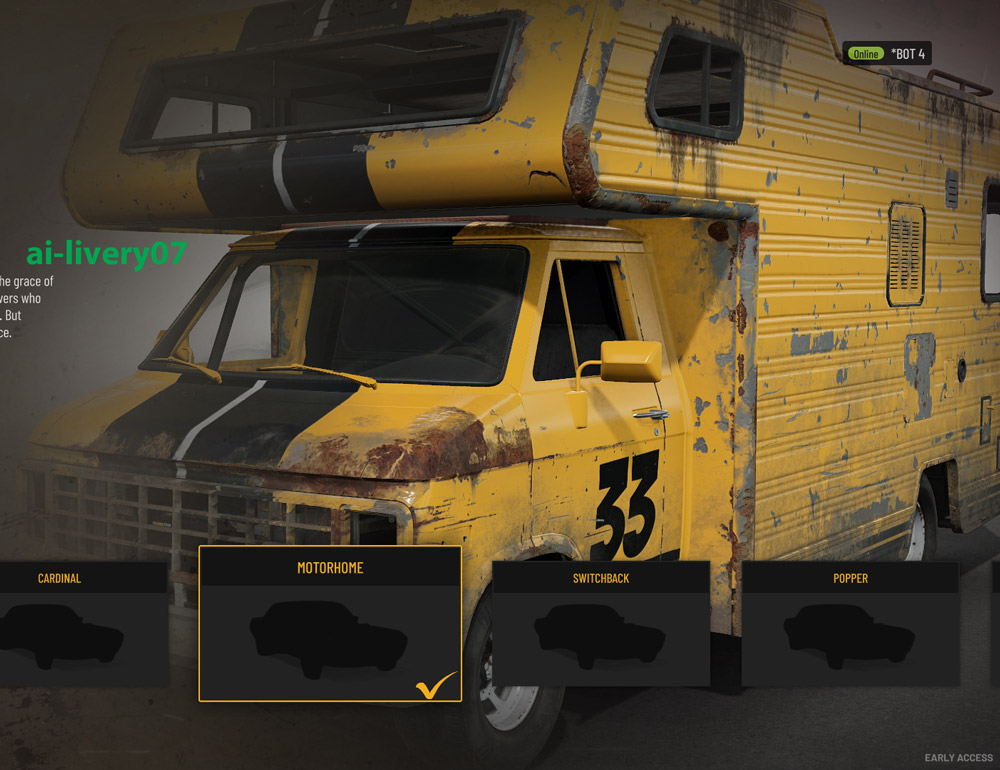Select the Popper vehicle tile
Viewport: 1000px width, 770px height.
click(850, 625)
